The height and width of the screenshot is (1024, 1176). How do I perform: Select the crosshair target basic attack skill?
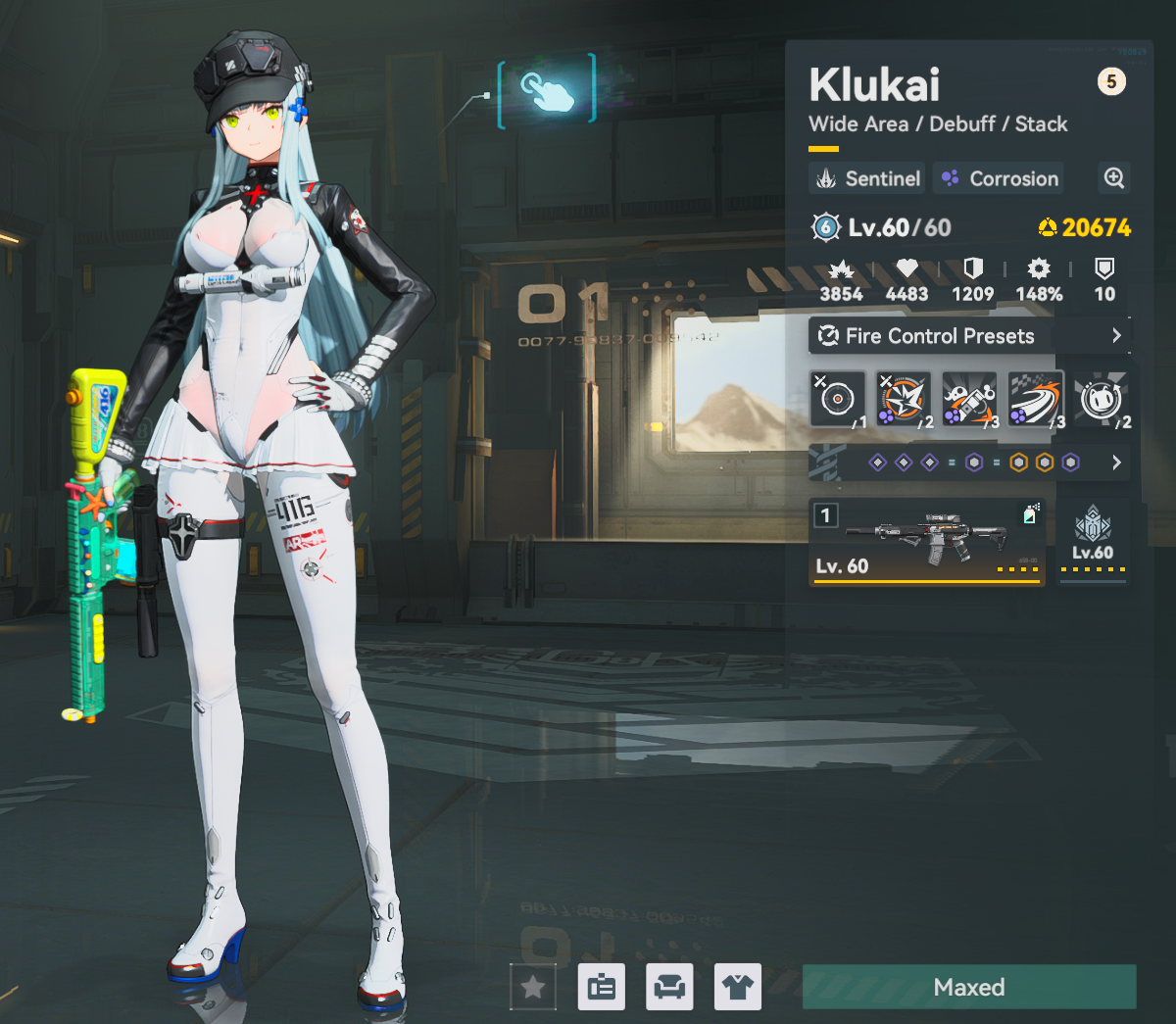point(838,399)
